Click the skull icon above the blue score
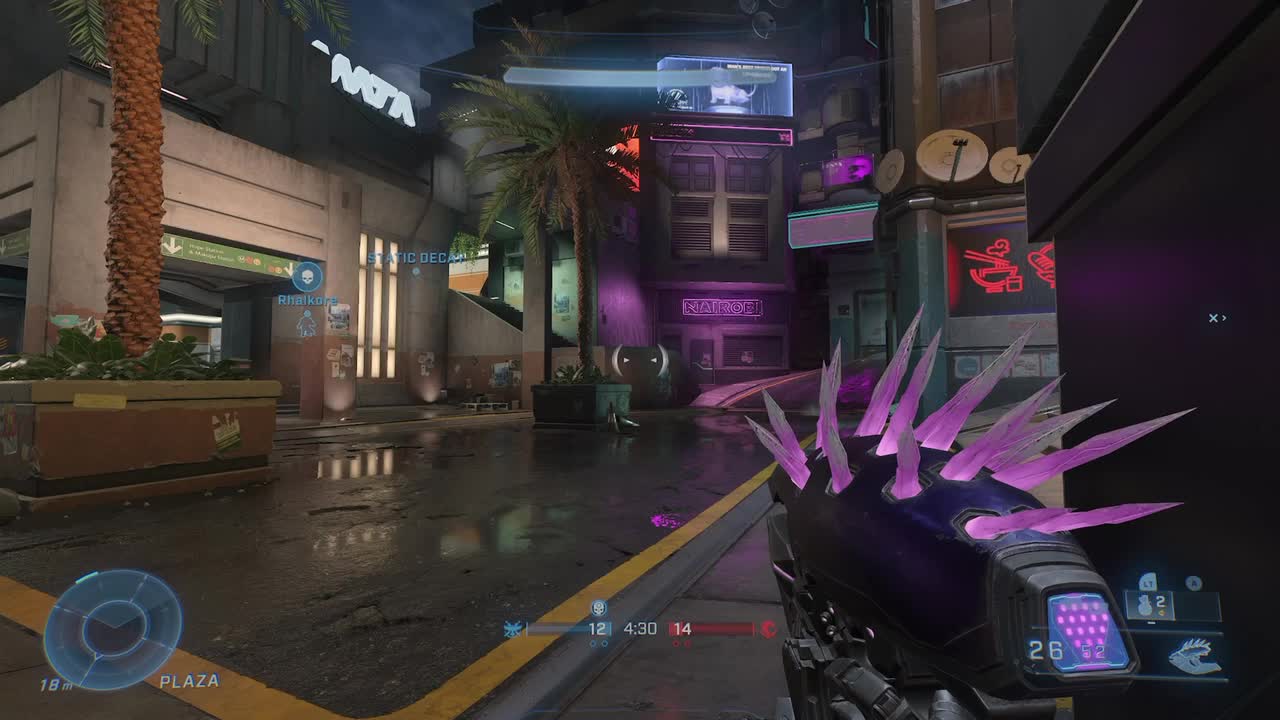Screen dimensions: 1280x720 pos(599,607)
